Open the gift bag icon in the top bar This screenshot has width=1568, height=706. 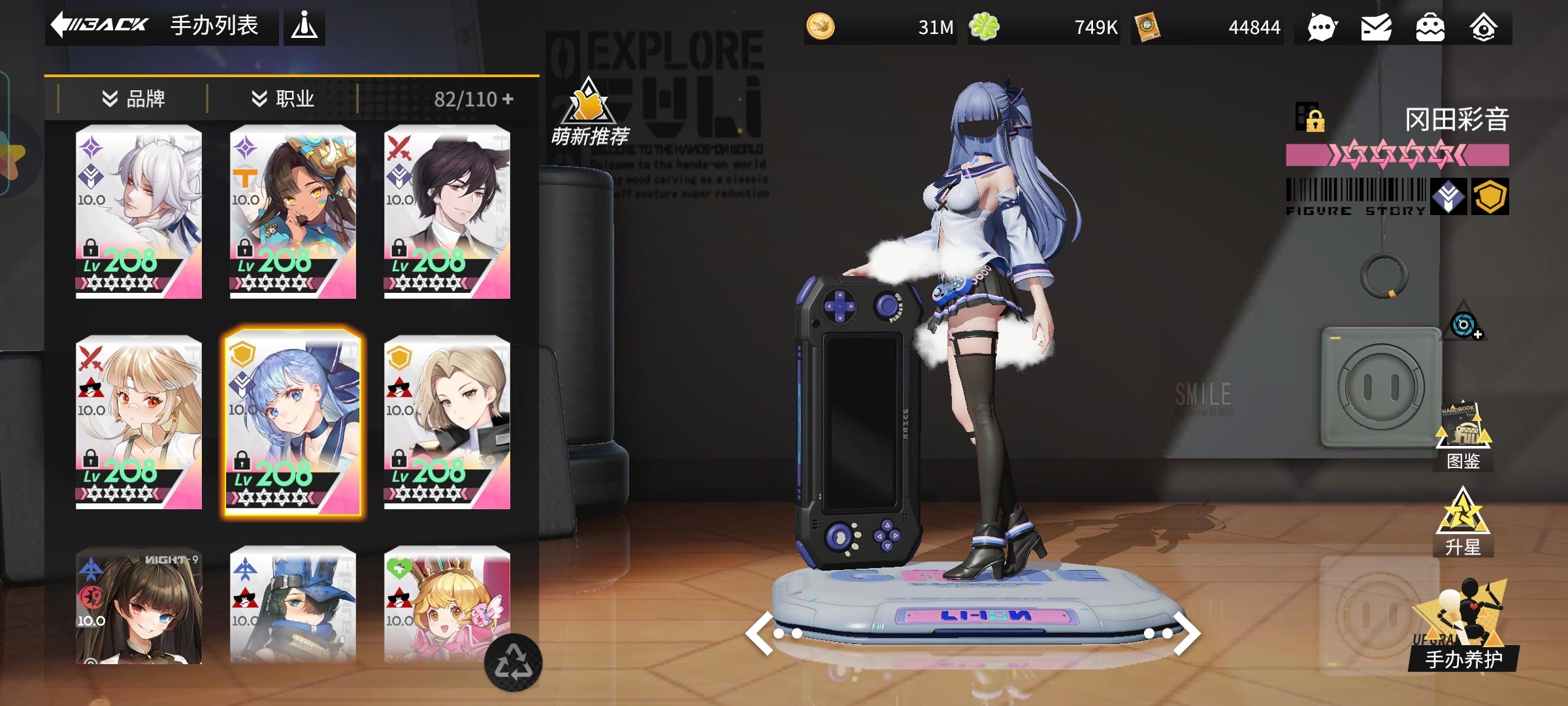tap(1431, 27)
